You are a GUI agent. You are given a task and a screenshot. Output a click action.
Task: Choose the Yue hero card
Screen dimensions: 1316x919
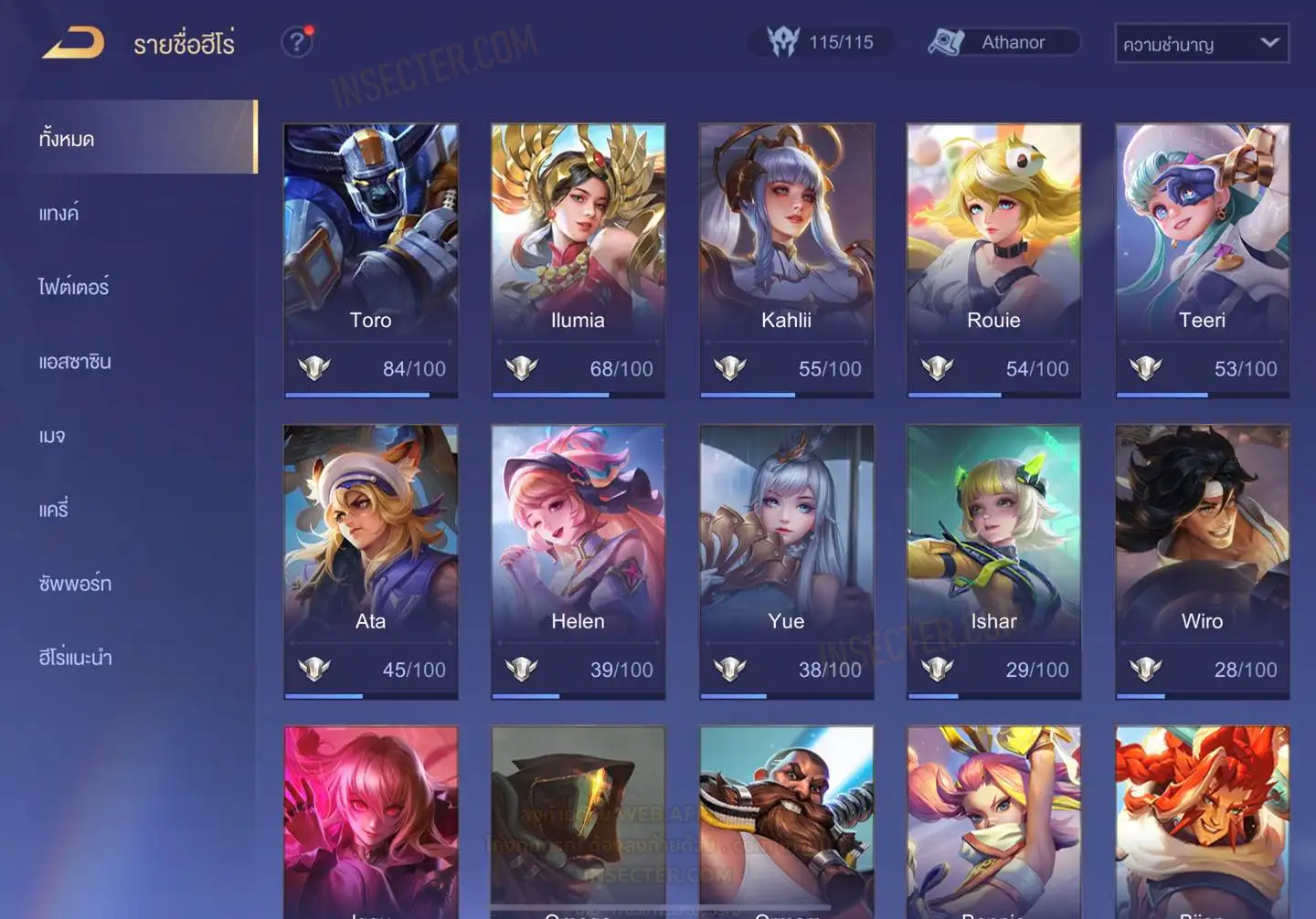(786, 561)
